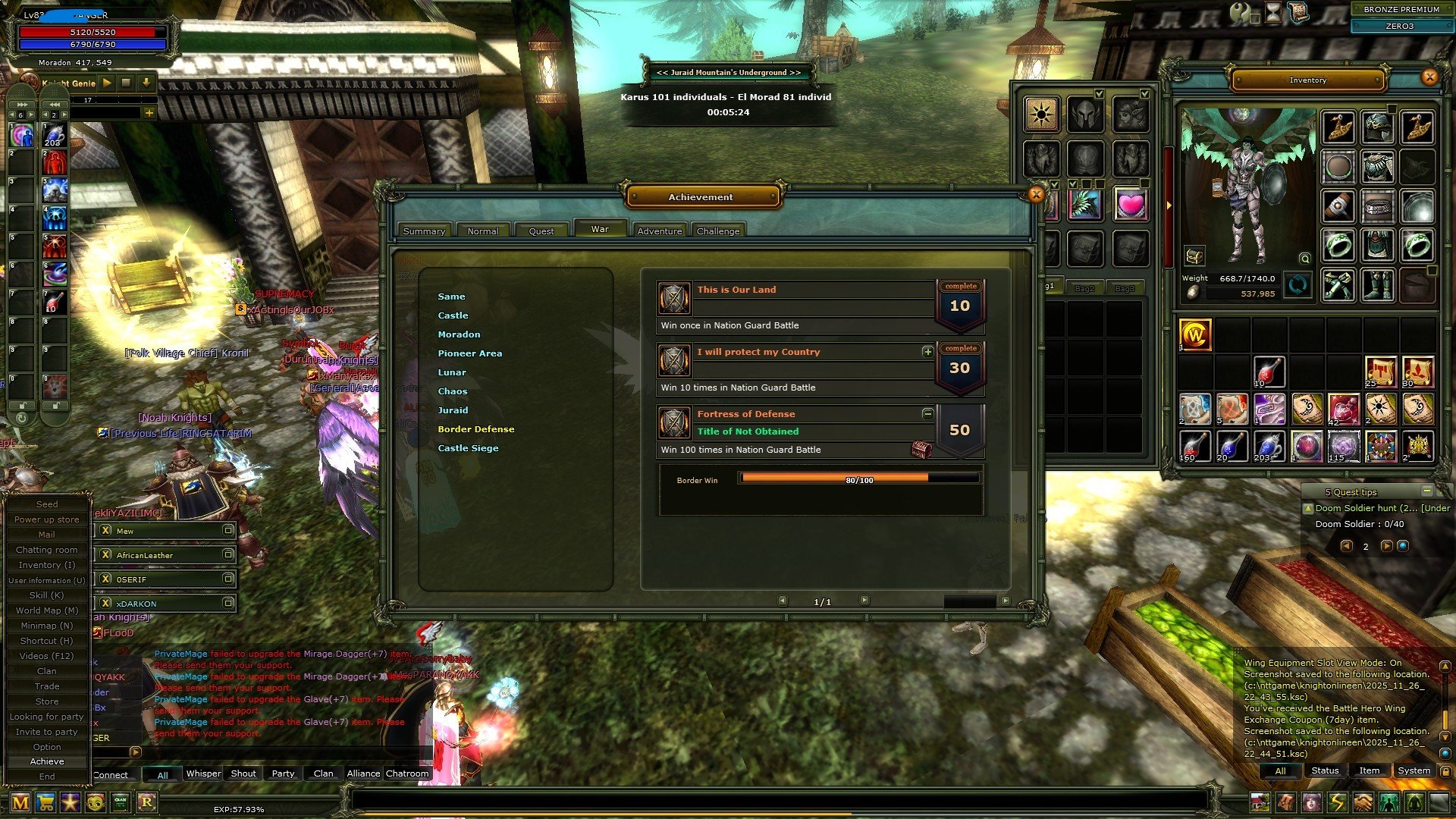Close the Inventory window
This screenshot has height=819, width=1456.
[x=1429, y=77]
